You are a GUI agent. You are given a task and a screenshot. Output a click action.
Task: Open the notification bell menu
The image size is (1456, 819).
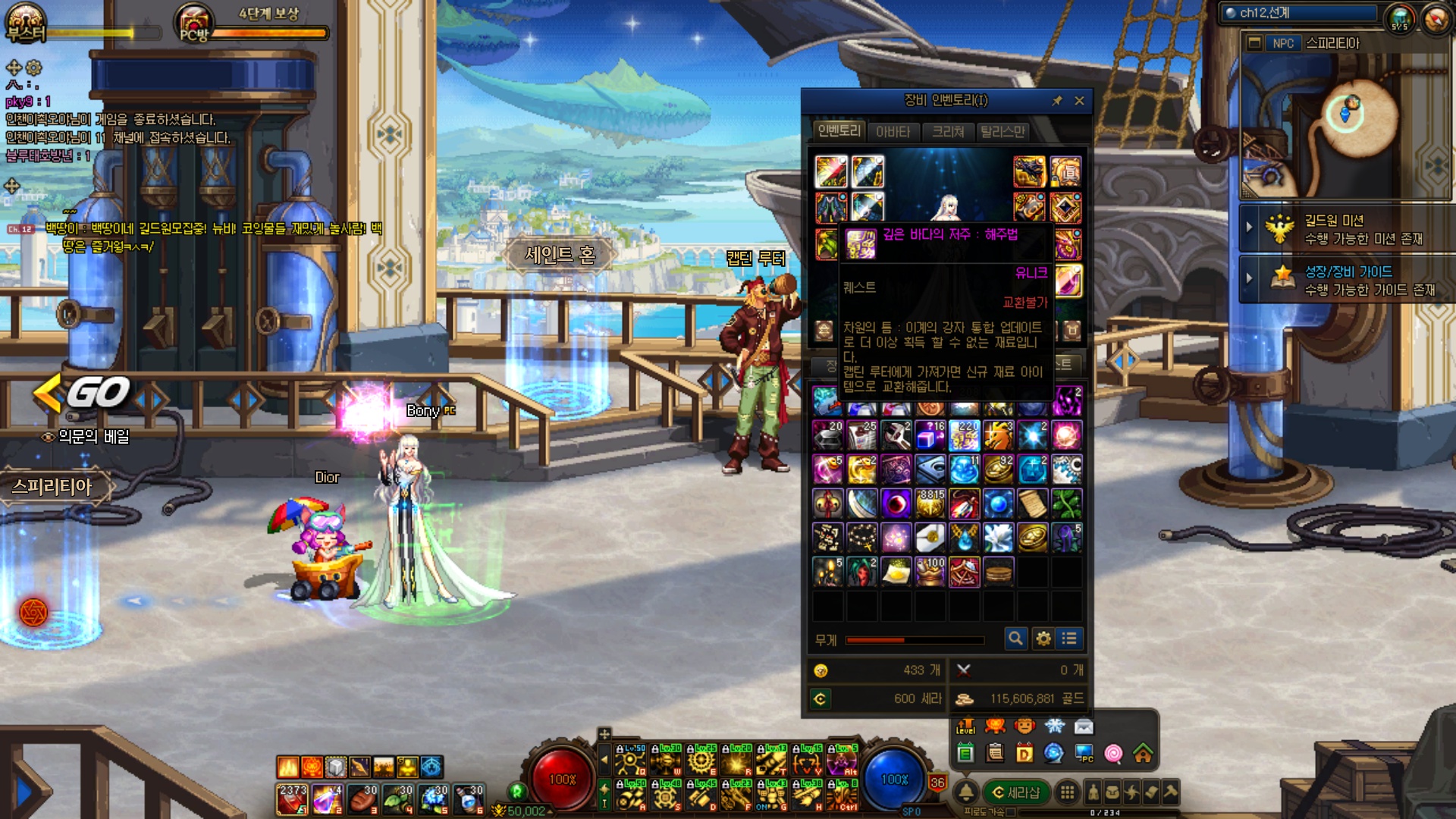(x=966, y=792)
